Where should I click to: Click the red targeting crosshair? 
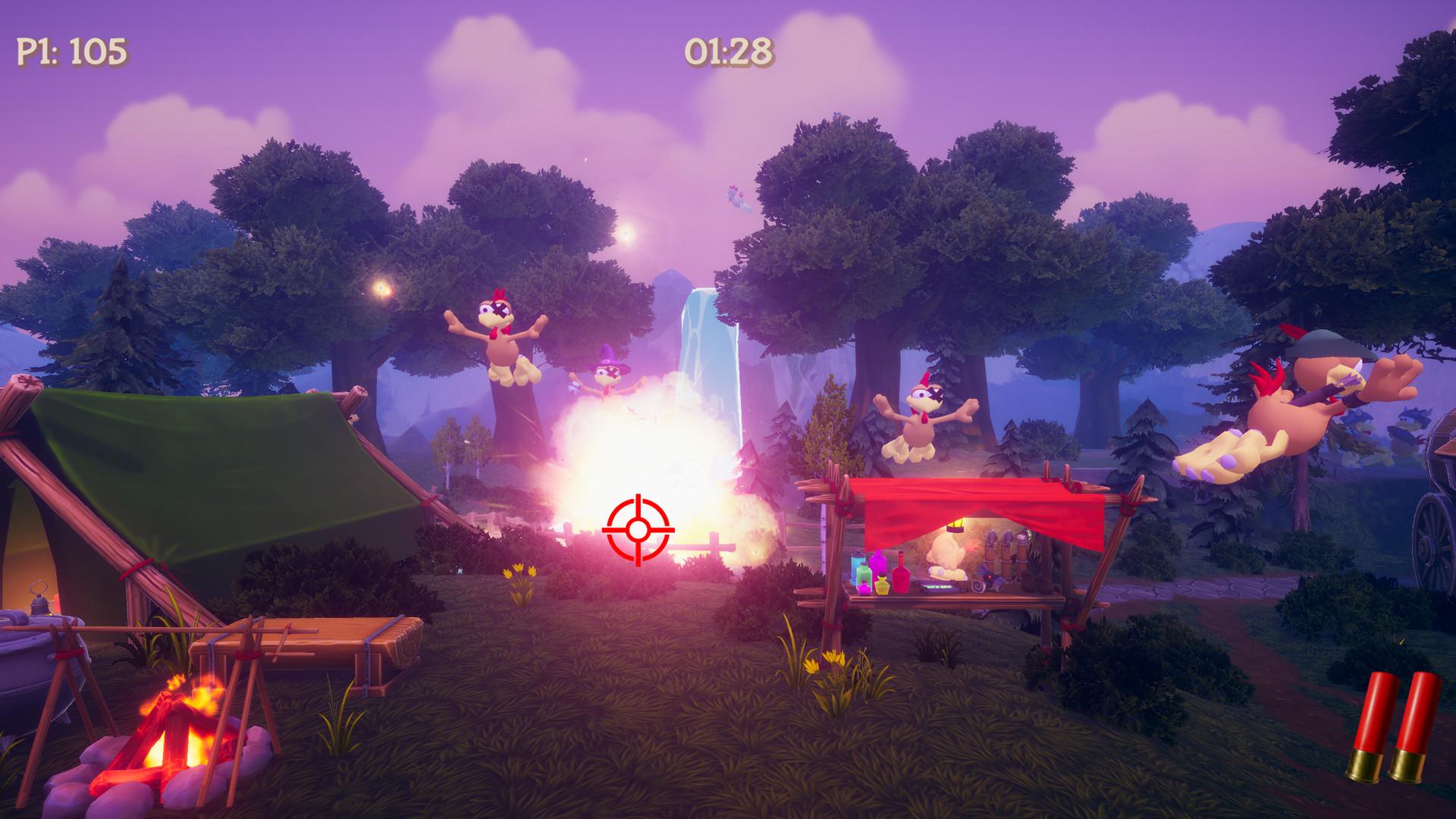pyautogui.click(x=639, y=529)
